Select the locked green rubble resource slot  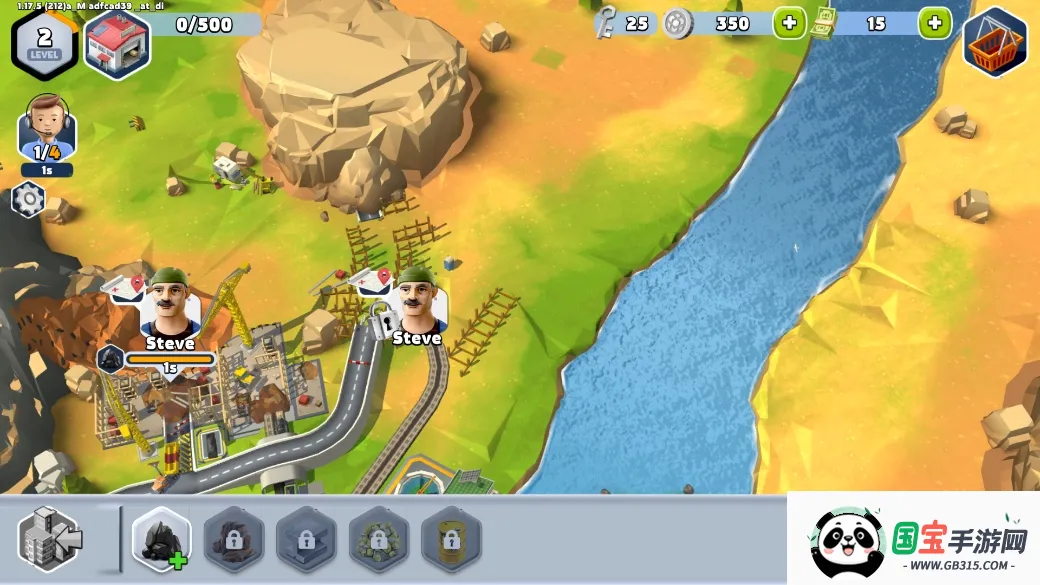(x=379, y=540)
